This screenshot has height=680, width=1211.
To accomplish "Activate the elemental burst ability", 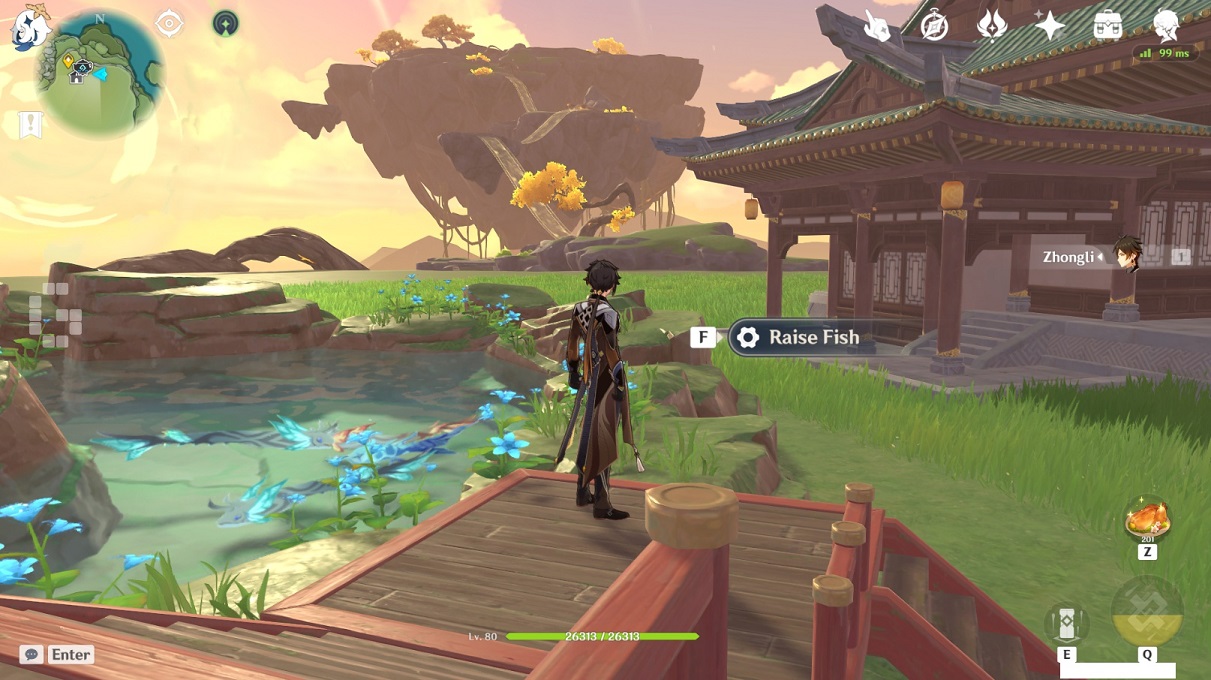I will tap(1146, 611).
